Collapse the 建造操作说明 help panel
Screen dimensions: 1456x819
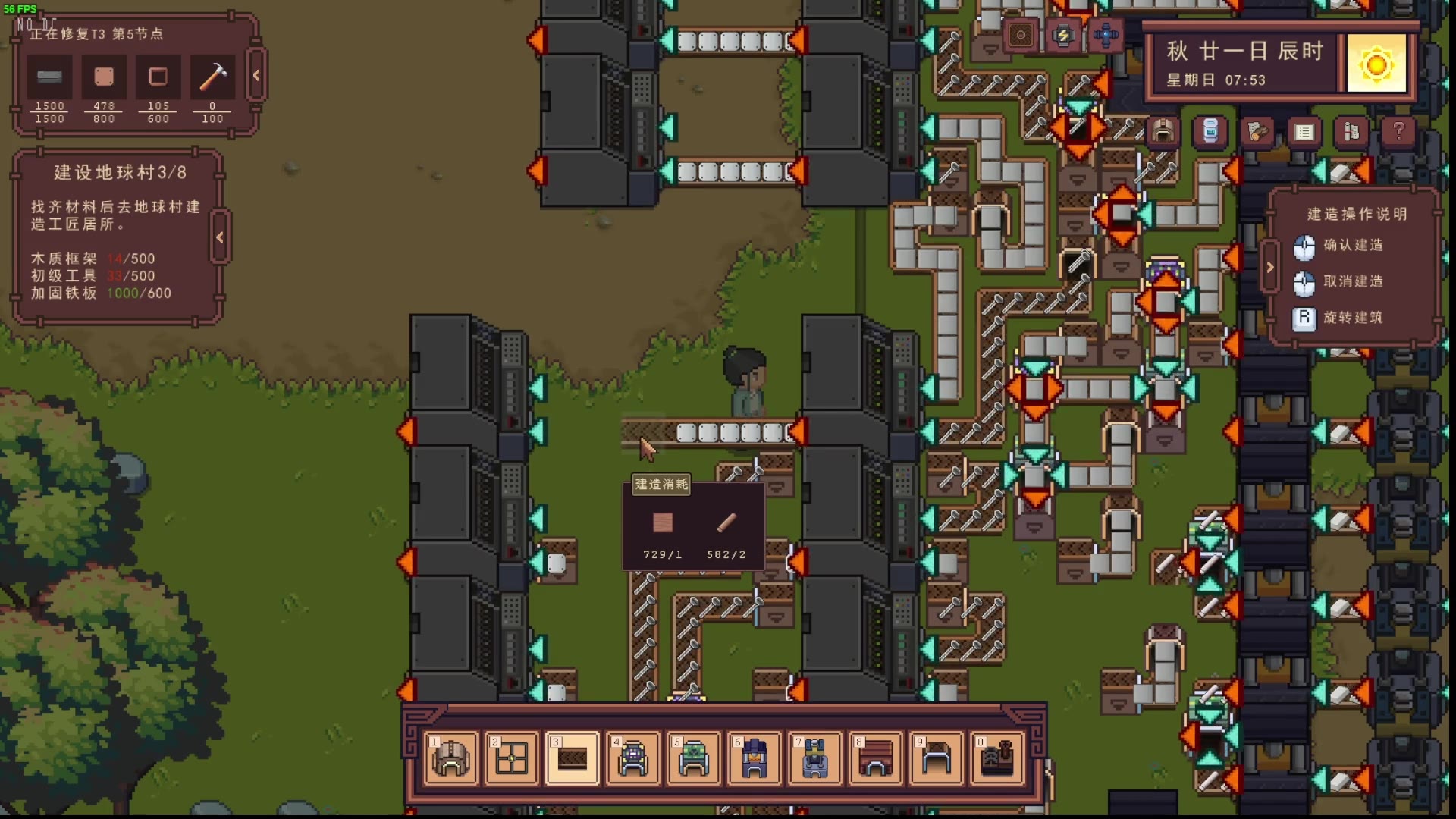[x=1270, y=267]
